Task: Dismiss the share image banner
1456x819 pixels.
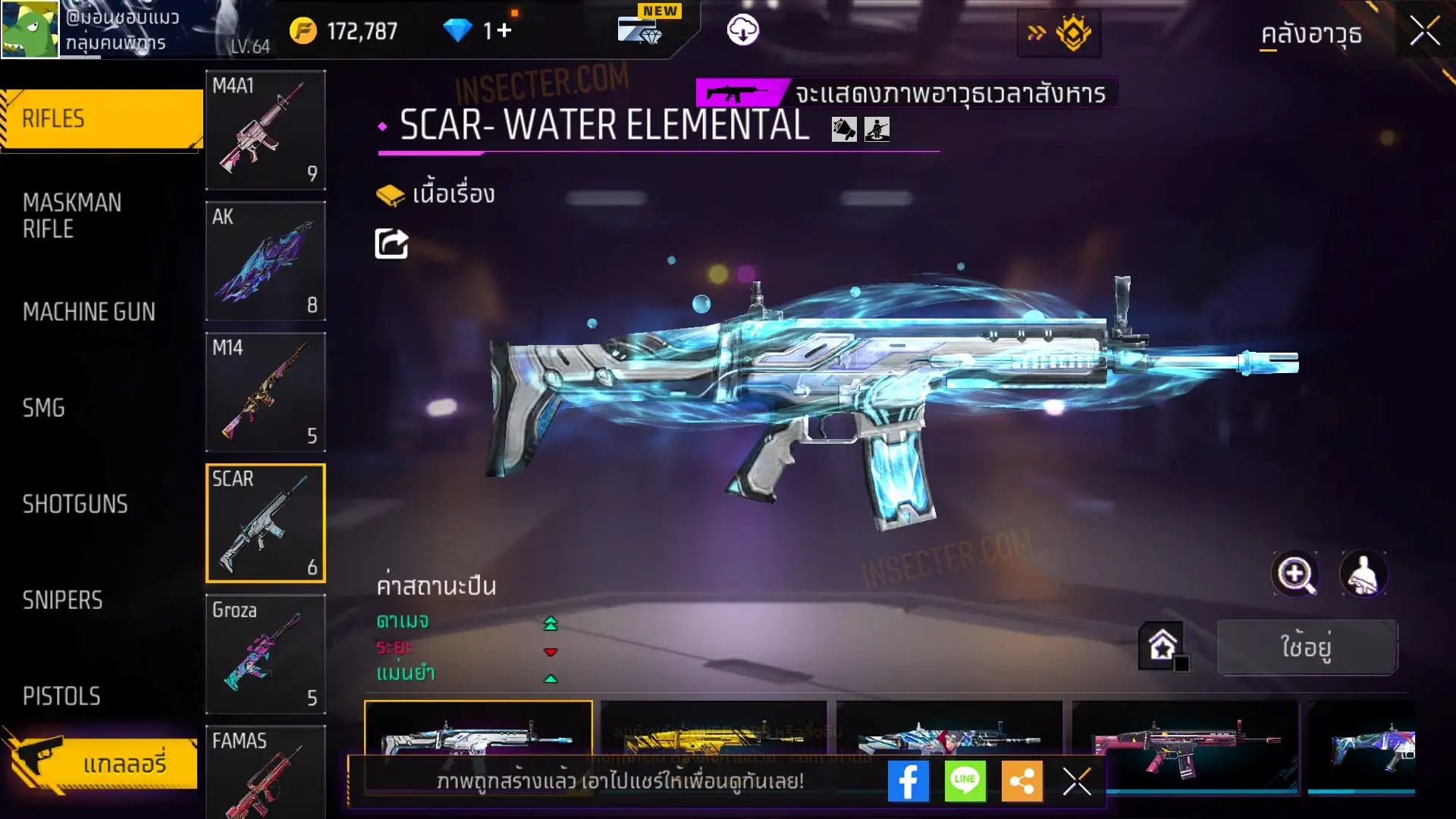Action: 1076,781
